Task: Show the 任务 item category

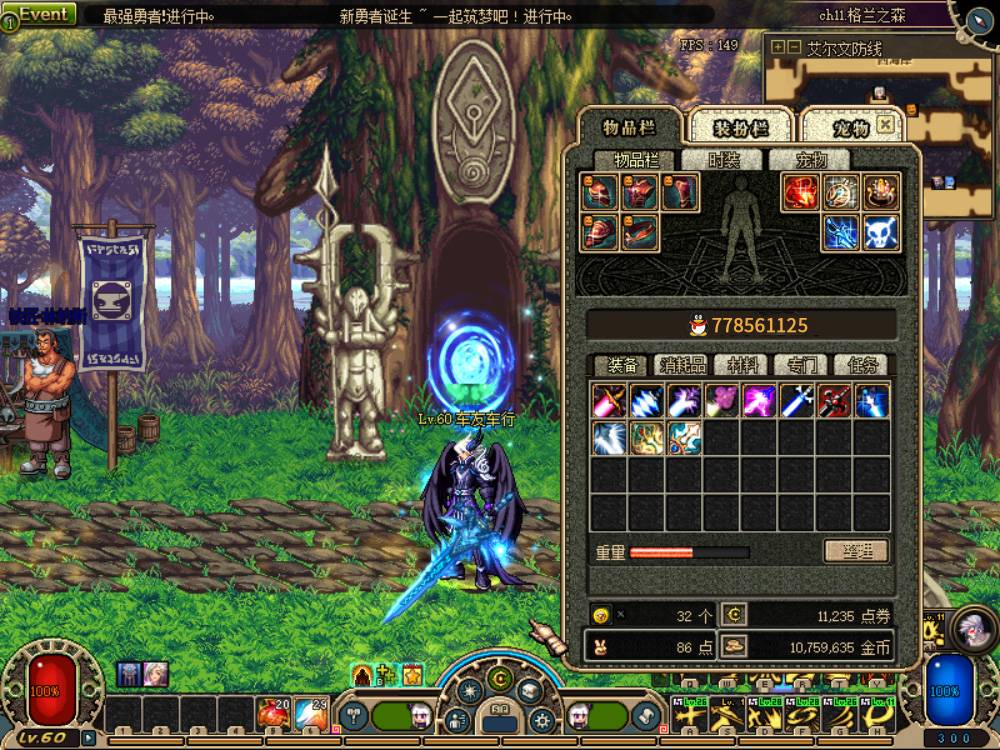Action: (861, 365)
